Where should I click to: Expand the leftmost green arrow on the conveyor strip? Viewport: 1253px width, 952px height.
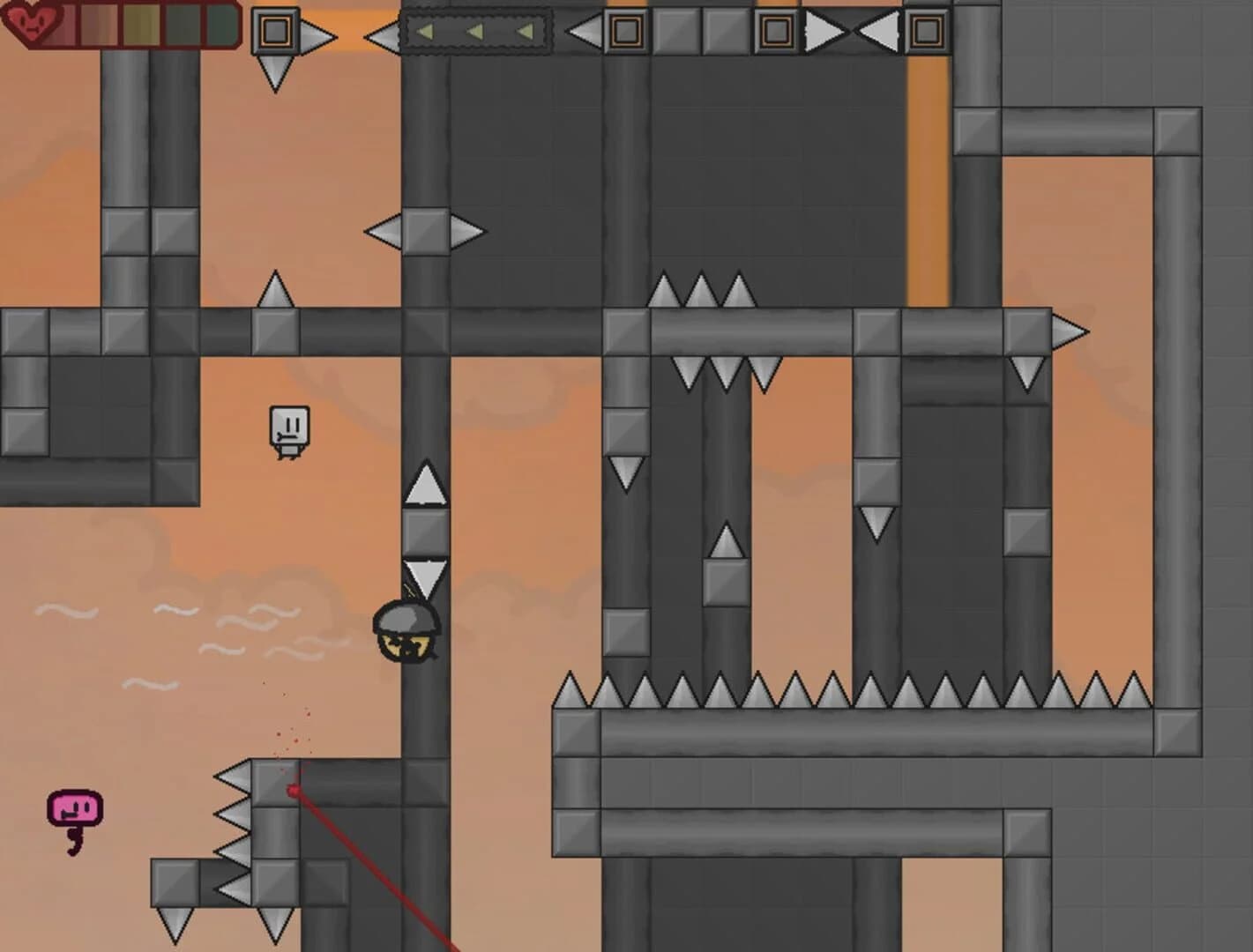click(426, 32)
